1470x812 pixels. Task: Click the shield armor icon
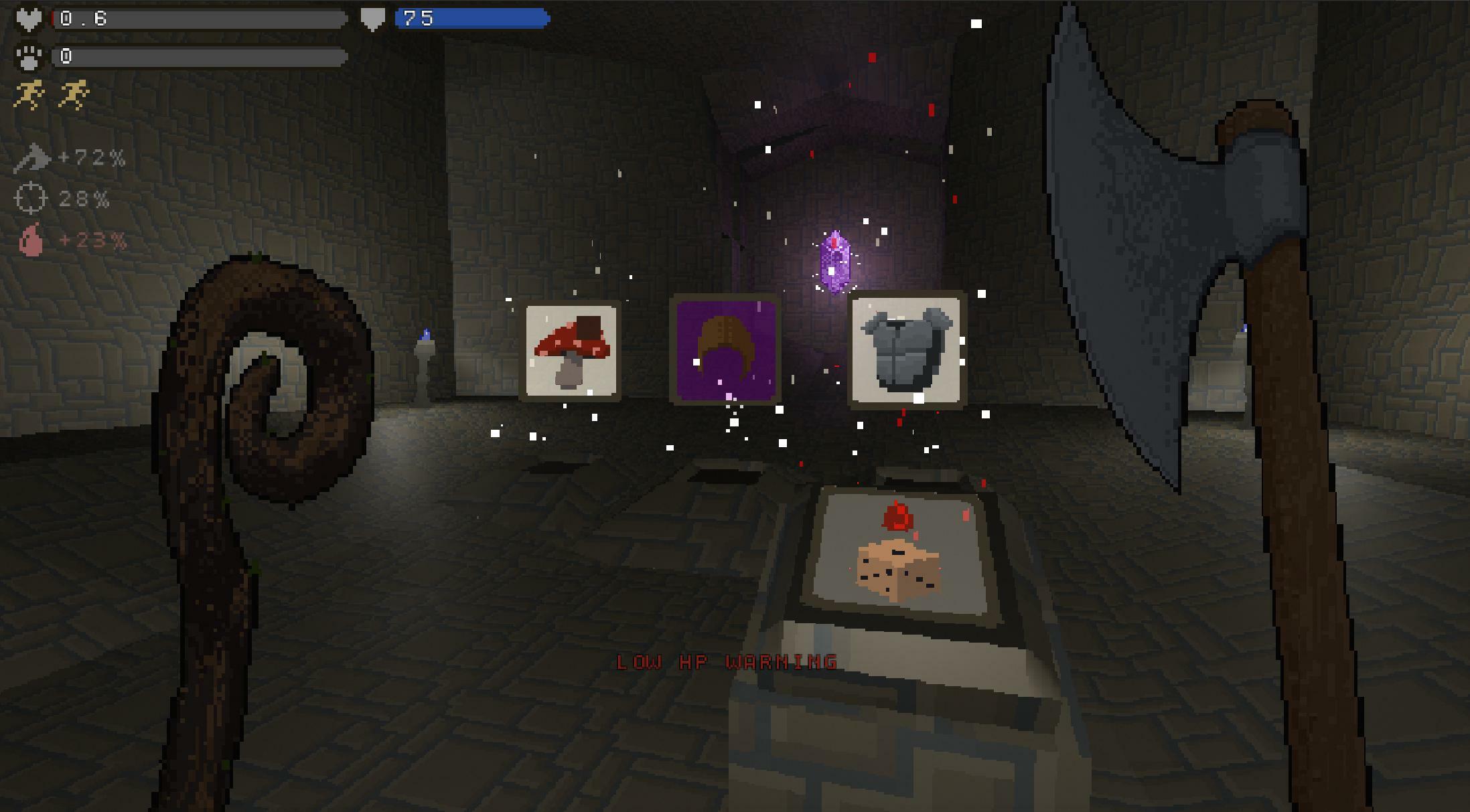click(x=371, y=18)
